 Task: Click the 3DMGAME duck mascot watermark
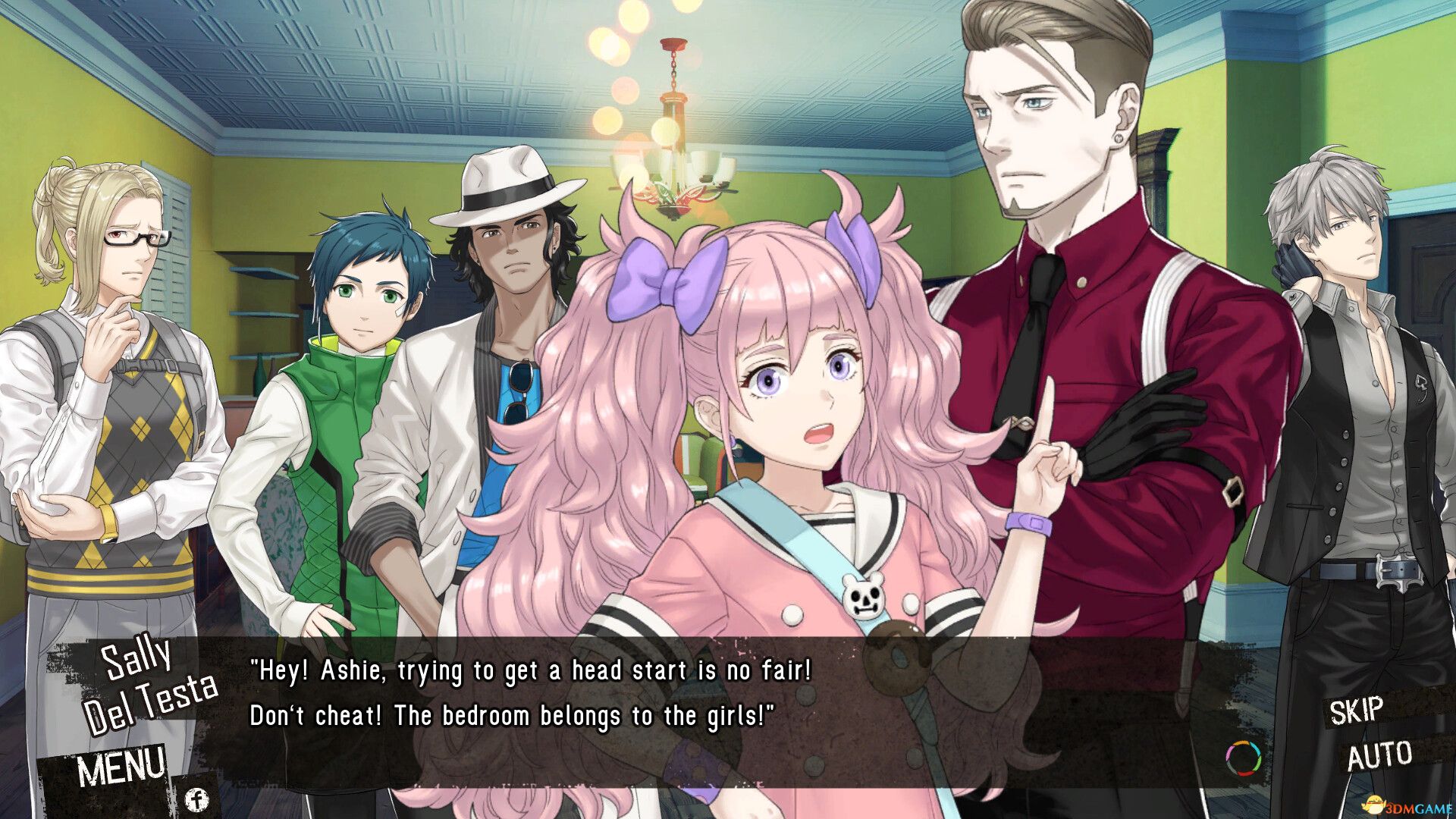pyautogui.click(x=1374, y=805)
